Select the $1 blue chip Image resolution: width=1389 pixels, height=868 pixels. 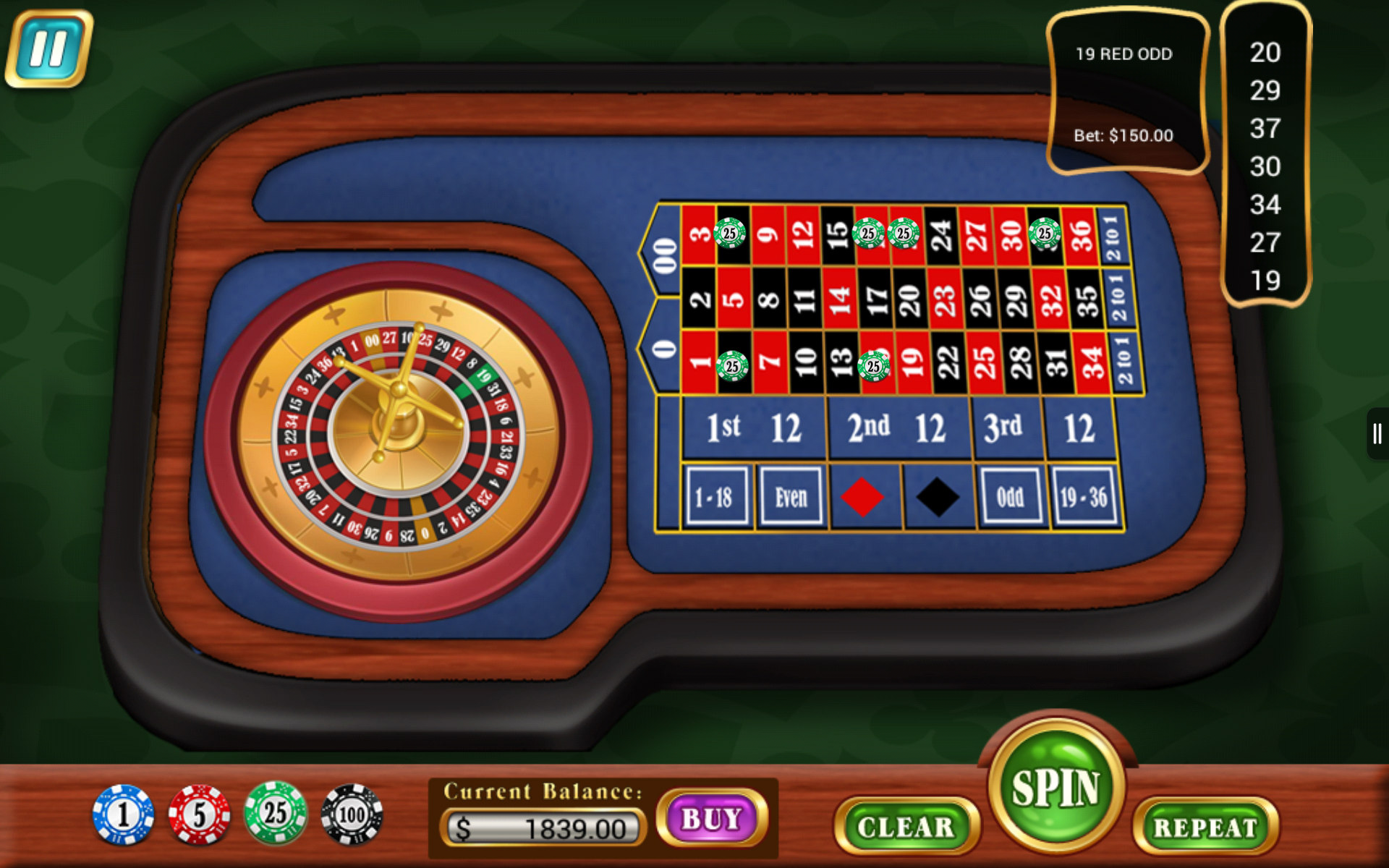[124, 814]
